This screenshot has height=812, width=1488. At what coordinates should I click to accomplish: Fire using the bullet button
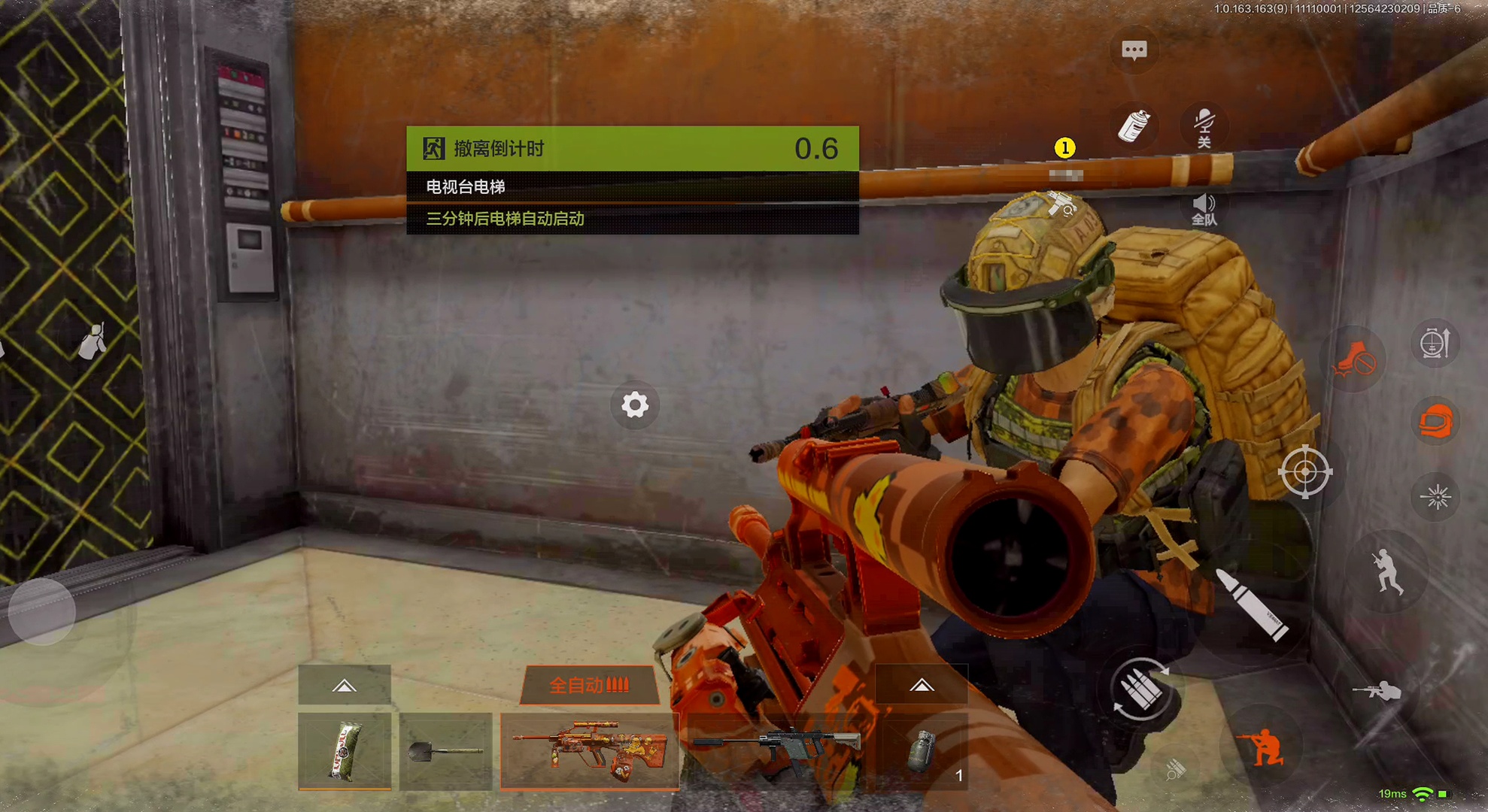pos(1253,605)
